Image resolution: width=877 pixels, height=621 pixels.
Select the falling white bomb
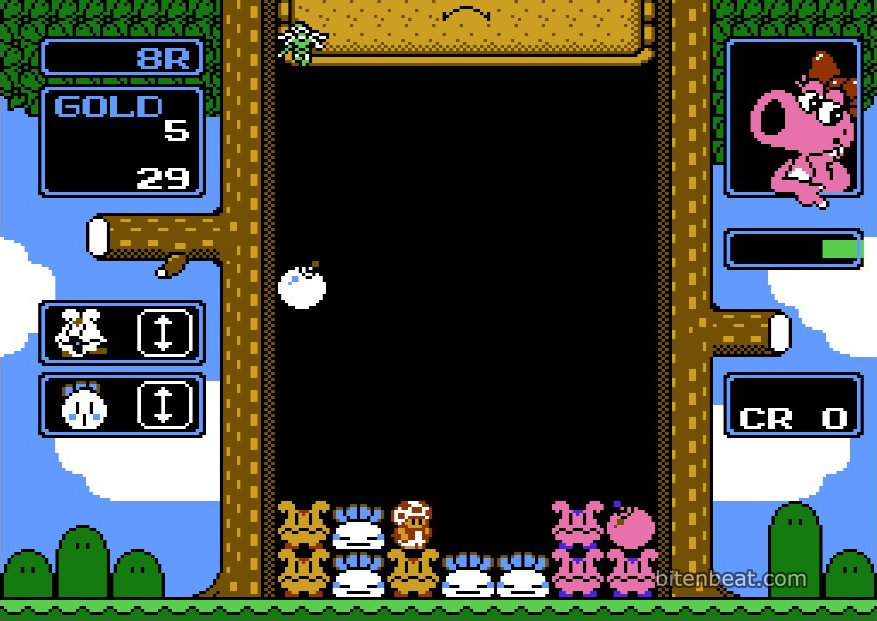302,286
